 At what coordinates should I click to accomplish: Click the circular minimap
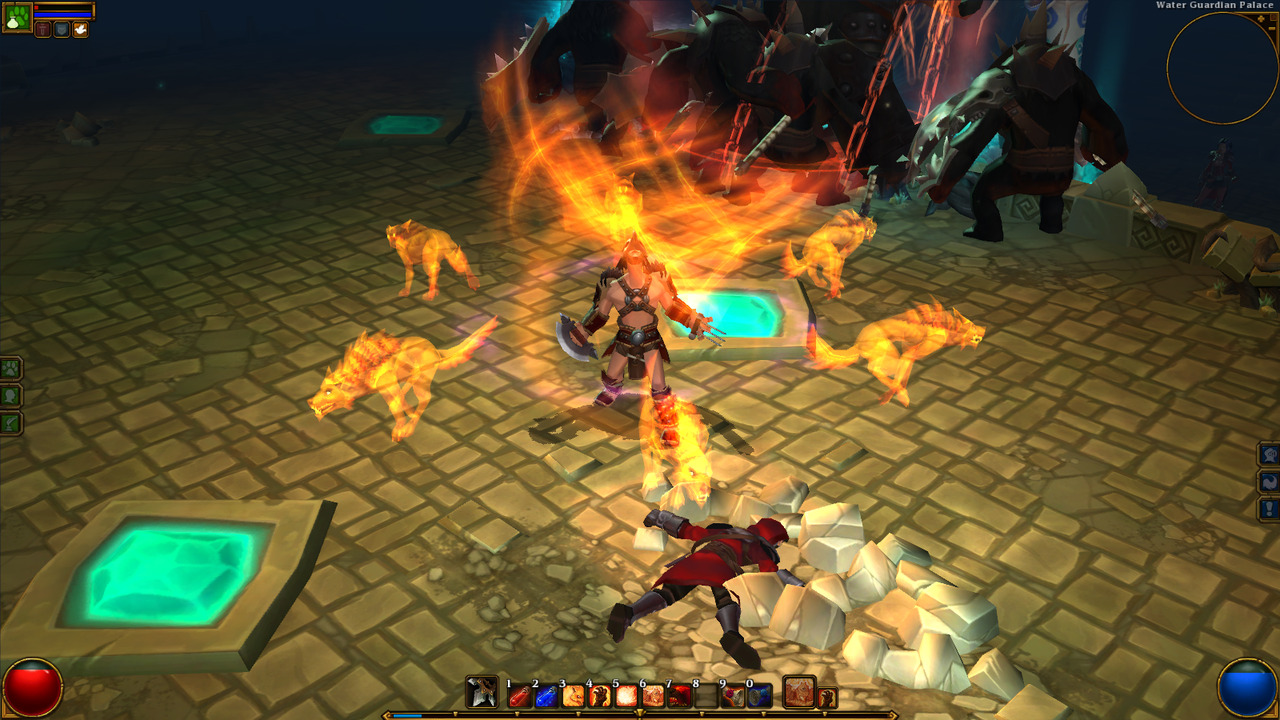[x=1221, y=67]
